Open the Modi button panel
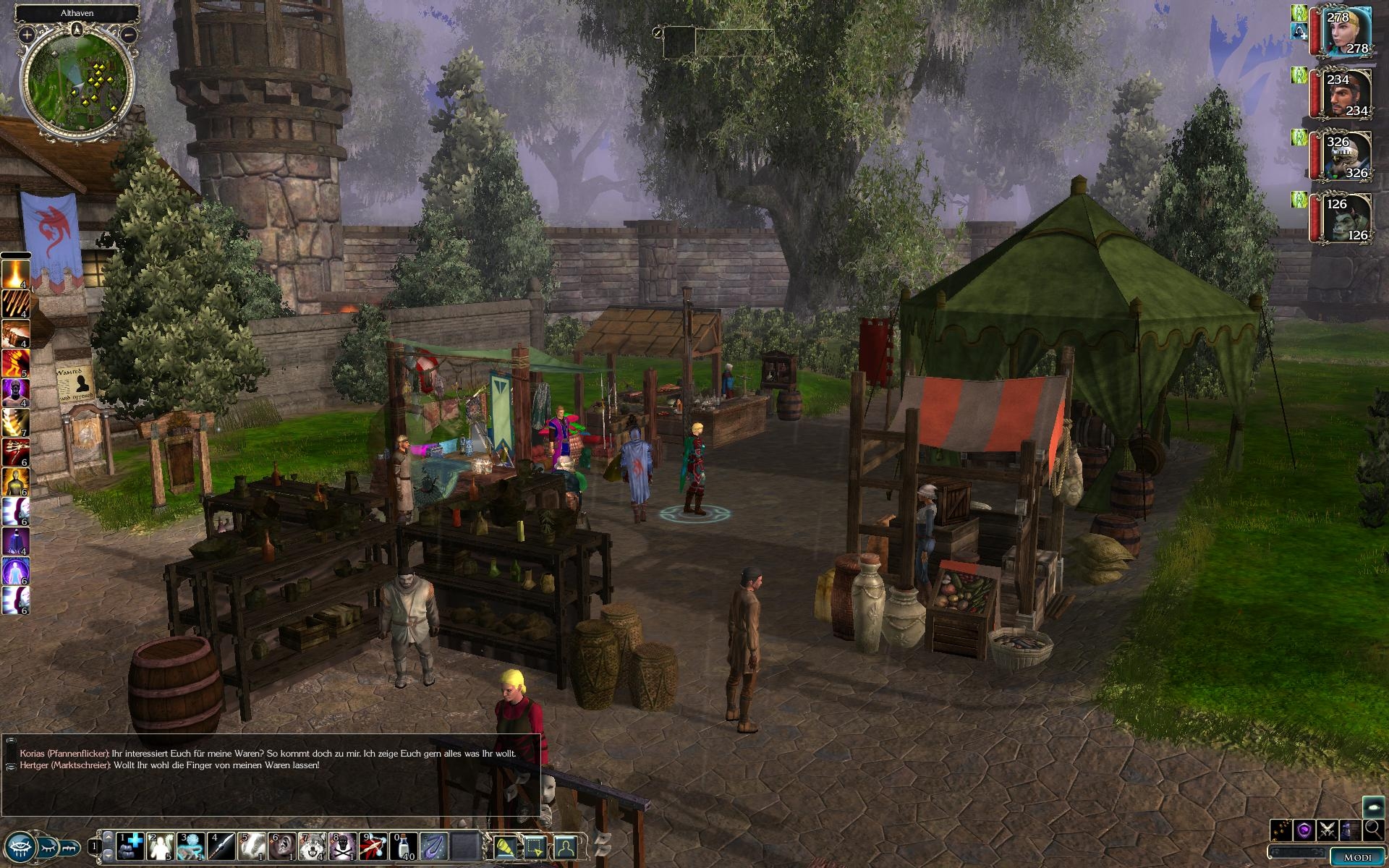The width and height of the screenshot is (1389, 868). 1356,857
